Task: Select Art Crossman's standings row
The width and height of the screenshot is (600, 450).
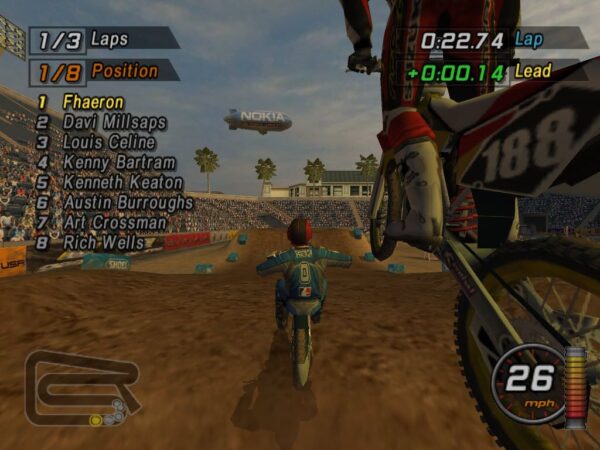Action: [x=114, y=222]
